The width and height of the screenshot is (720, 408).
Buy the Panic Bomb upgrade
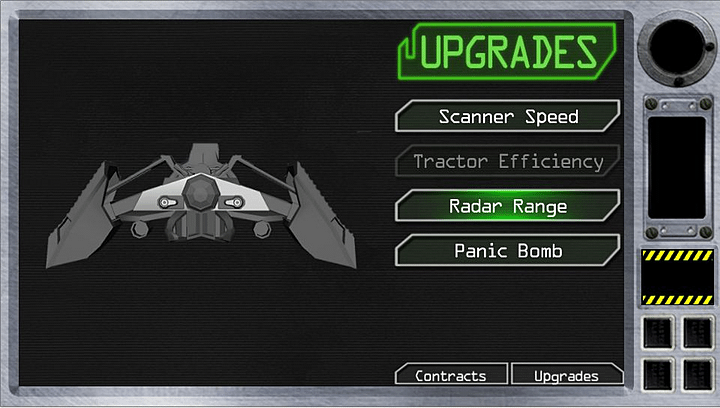pyautogui.click(x=508, y=250)
